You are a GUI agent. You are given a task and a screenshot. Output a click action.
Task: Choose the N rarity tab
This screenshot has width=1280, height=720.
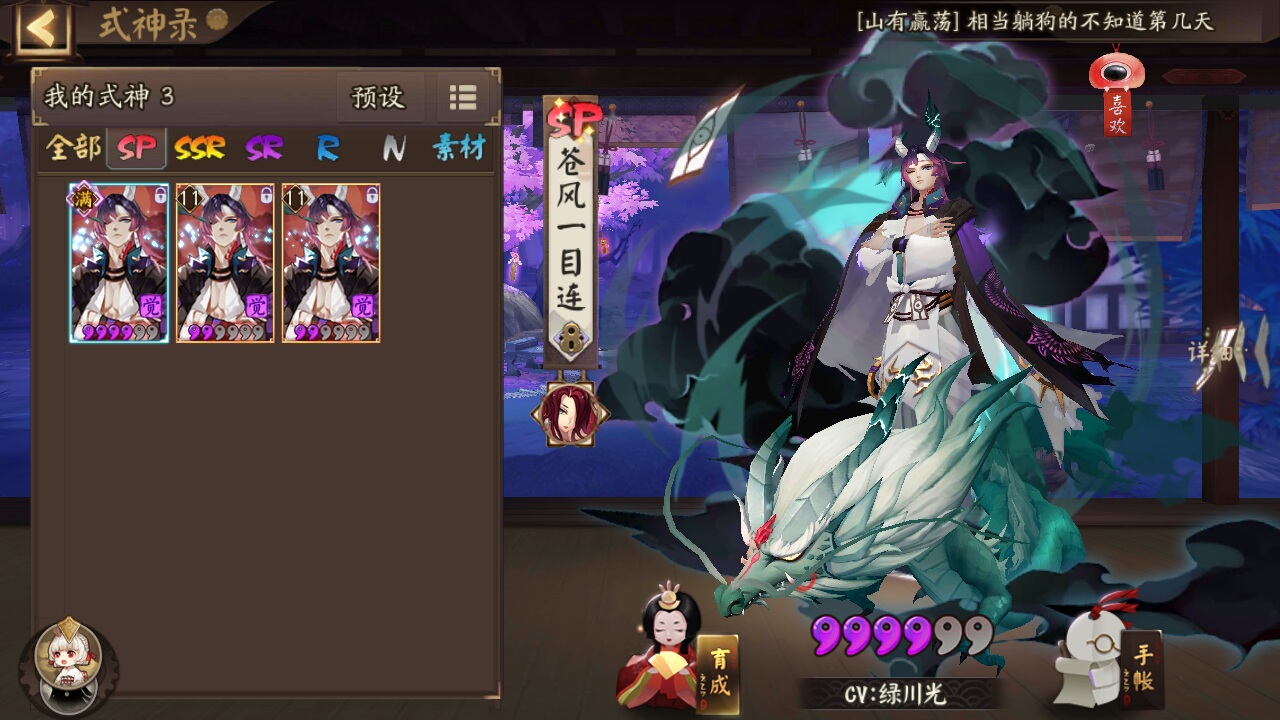click(393, 148)
